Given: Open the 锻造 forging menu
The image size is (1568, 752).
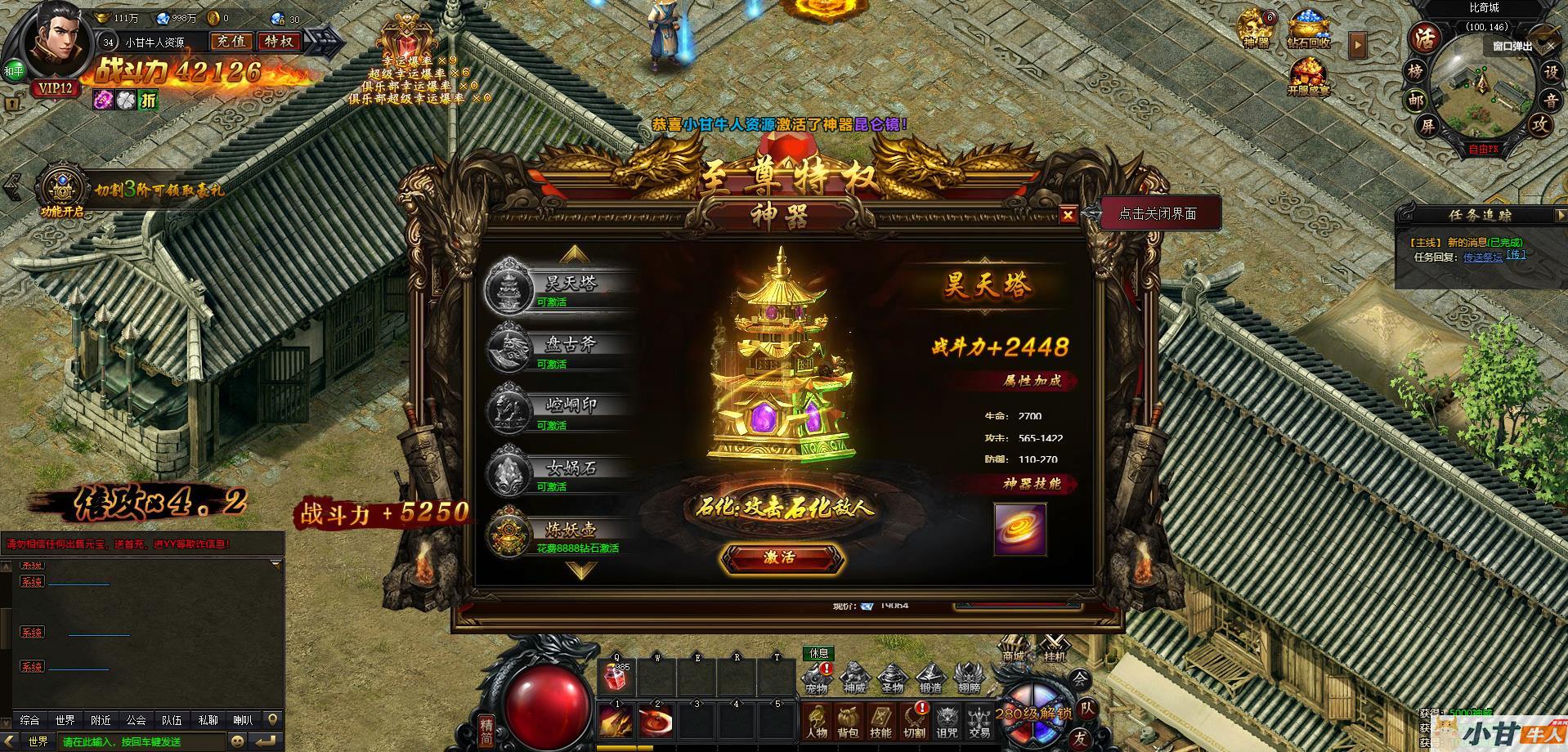Looking at the screenshot, I should 930,678.
